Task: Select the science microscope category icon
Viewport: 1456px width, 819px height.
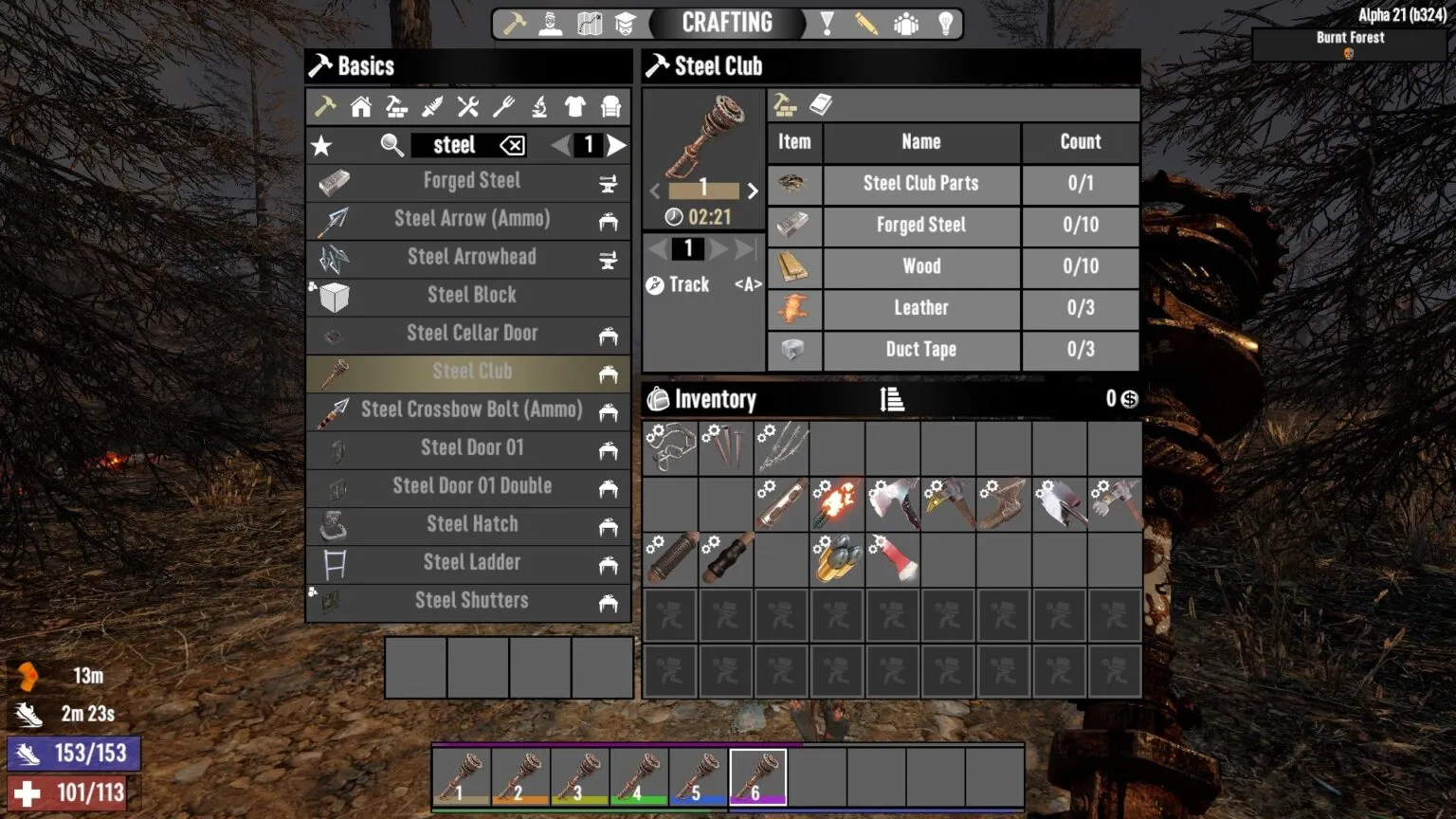Action: pyautogui.click(x=539, y=107)
